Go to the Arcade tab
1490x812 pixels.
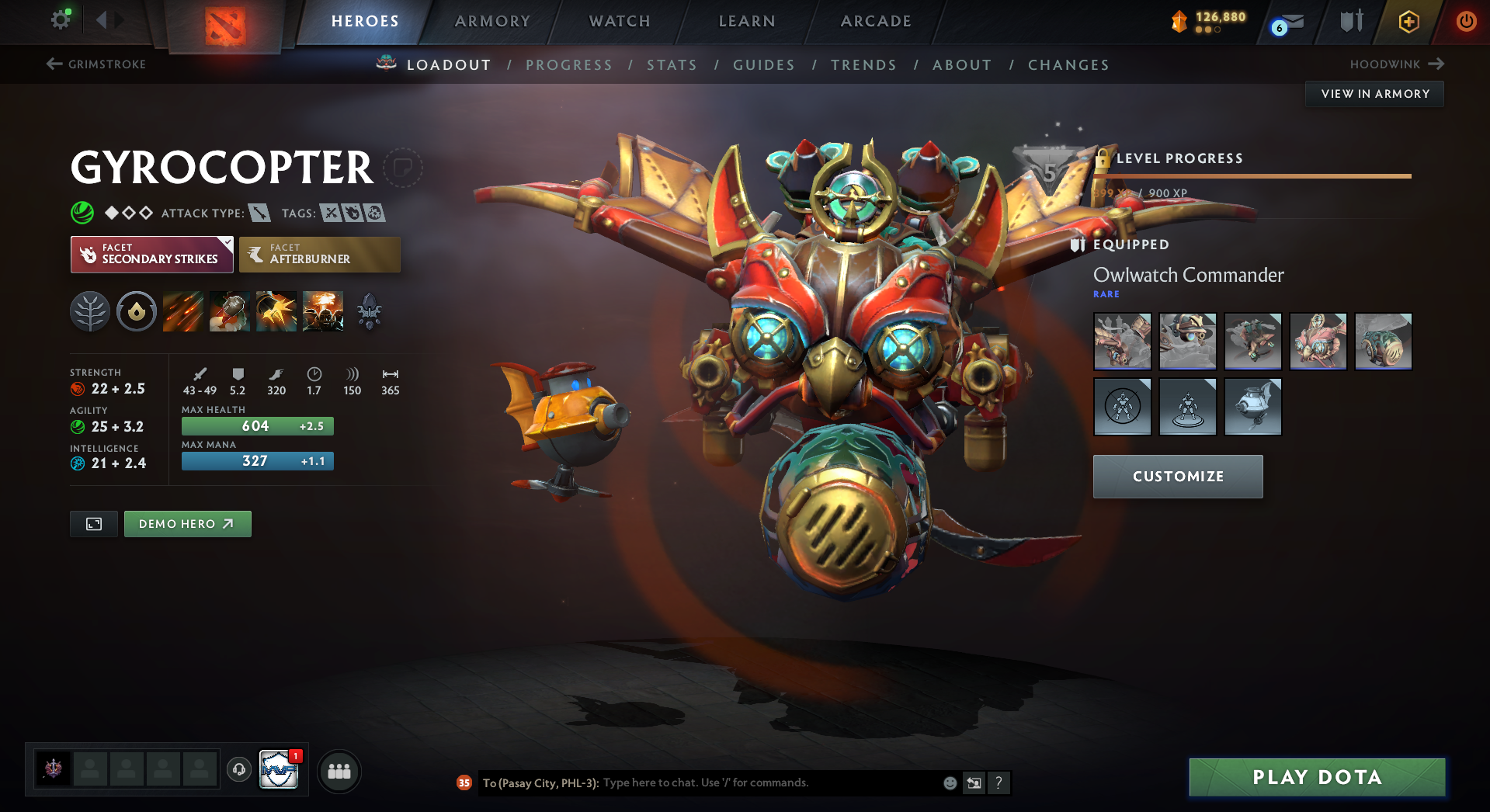click(x=876, y=21)
